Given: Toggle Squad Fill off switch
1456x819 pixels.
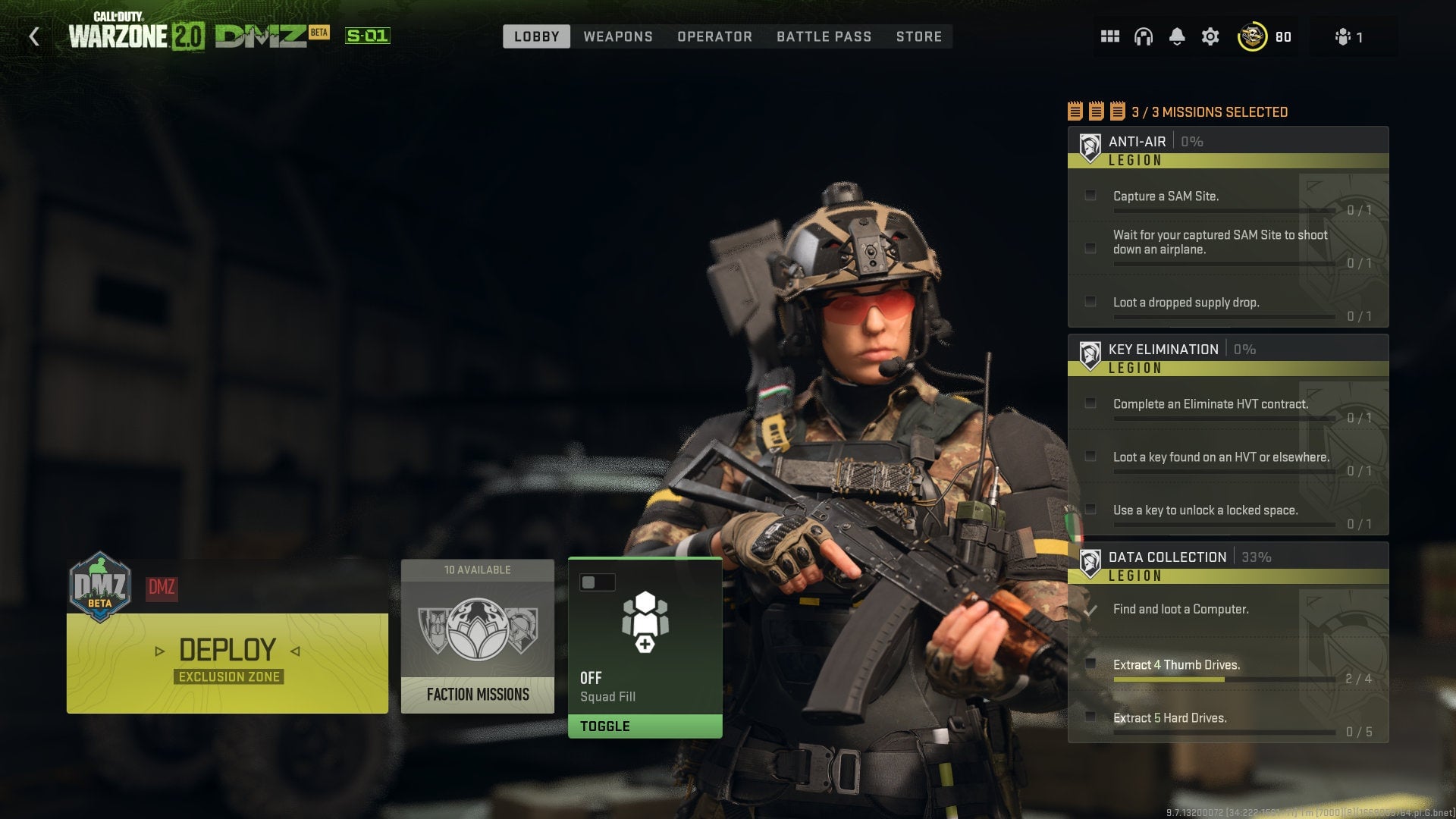Looking at the screenshot, I should tap(596, 582).
